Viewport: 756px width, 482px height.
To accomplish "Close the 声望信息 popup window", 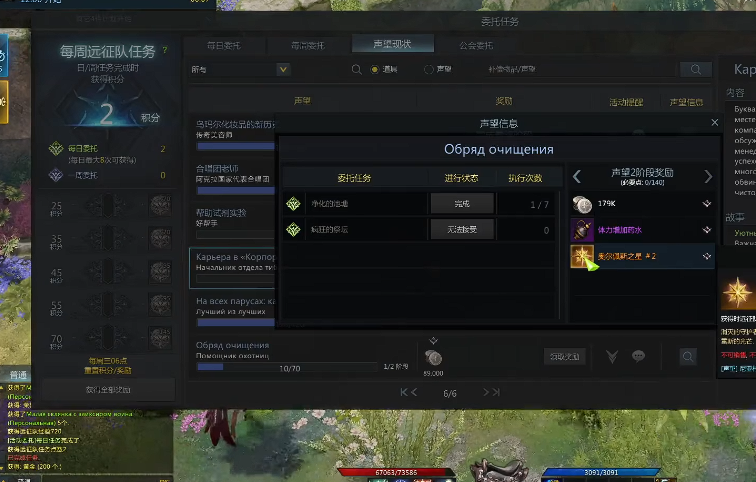I will click(714, 122).
